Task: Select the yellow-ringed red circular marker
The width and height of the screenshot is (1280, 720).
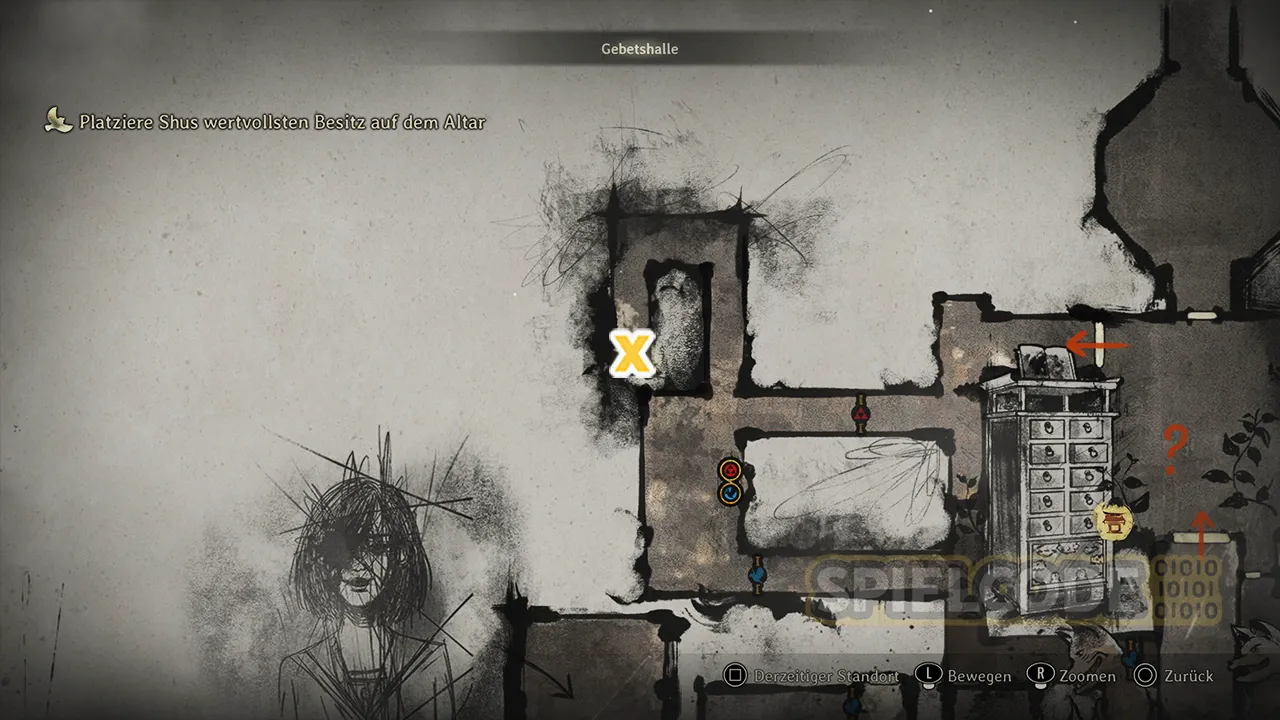Action: [x=730, y=469]
